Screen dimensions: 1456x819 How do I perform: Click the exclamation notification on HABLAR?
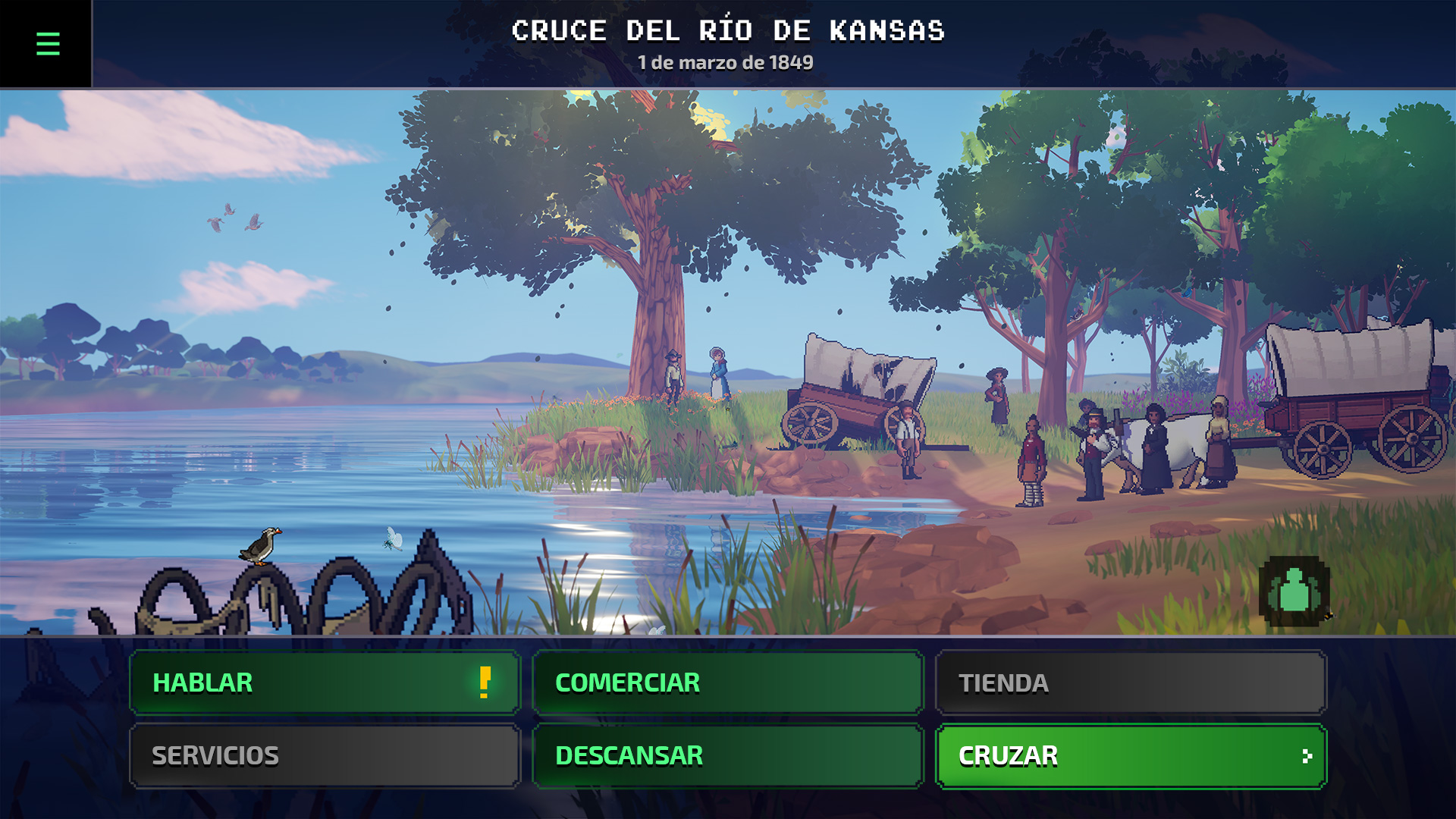483,682
